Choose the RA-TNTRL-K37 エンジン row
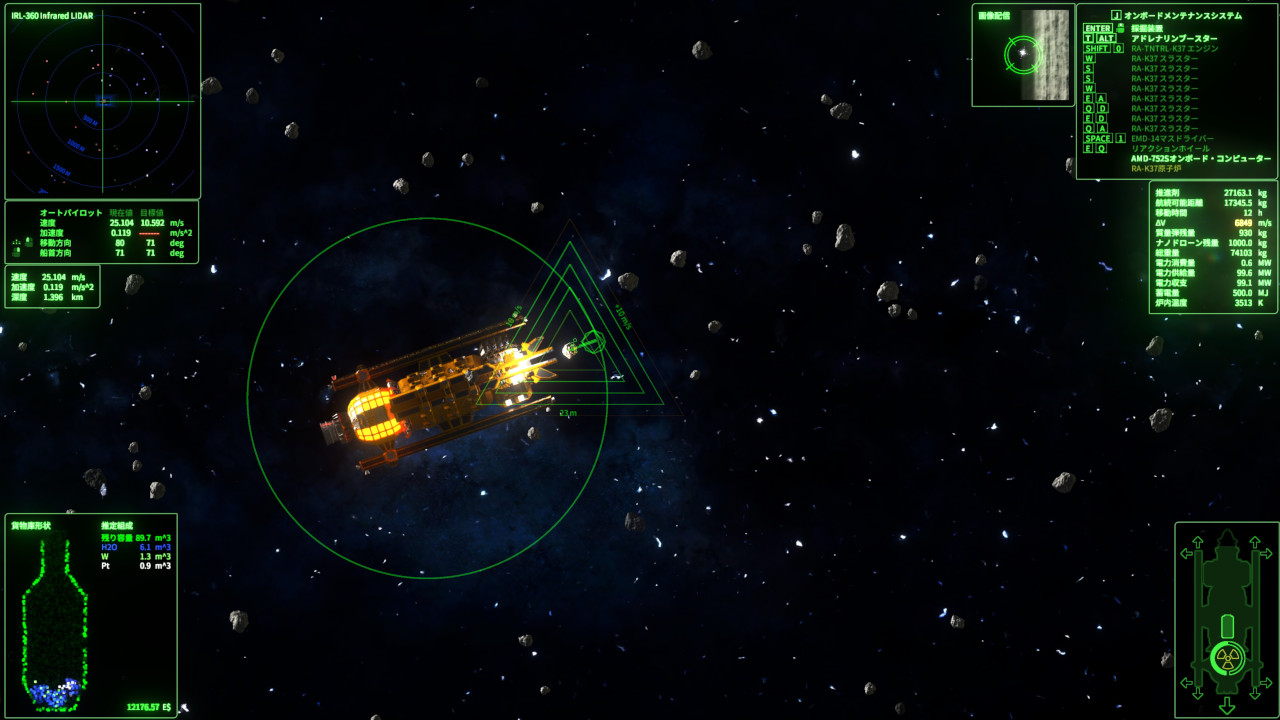 (x=1174, y=48)
